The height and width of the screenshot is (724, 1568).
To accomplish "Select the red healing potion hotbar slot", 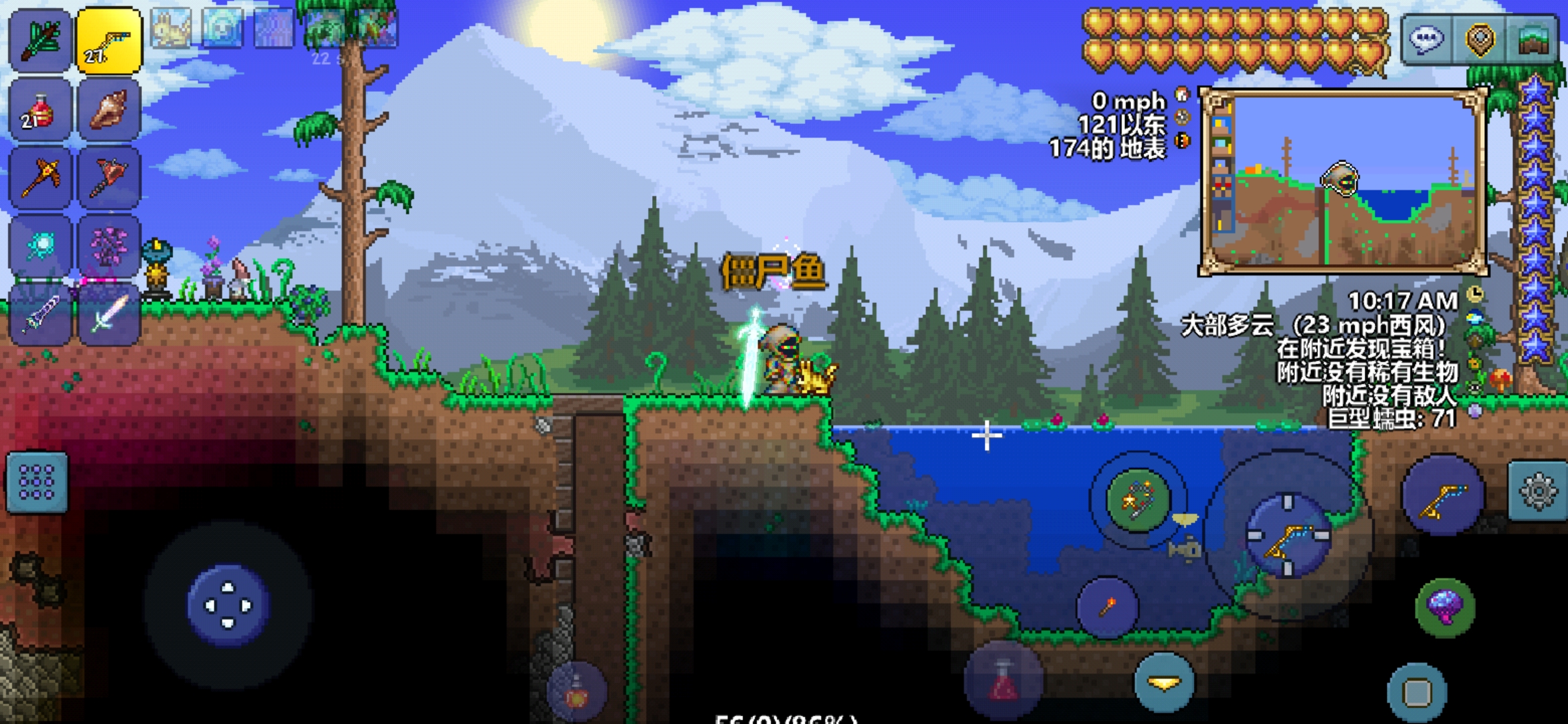I will tap(40, 110).
